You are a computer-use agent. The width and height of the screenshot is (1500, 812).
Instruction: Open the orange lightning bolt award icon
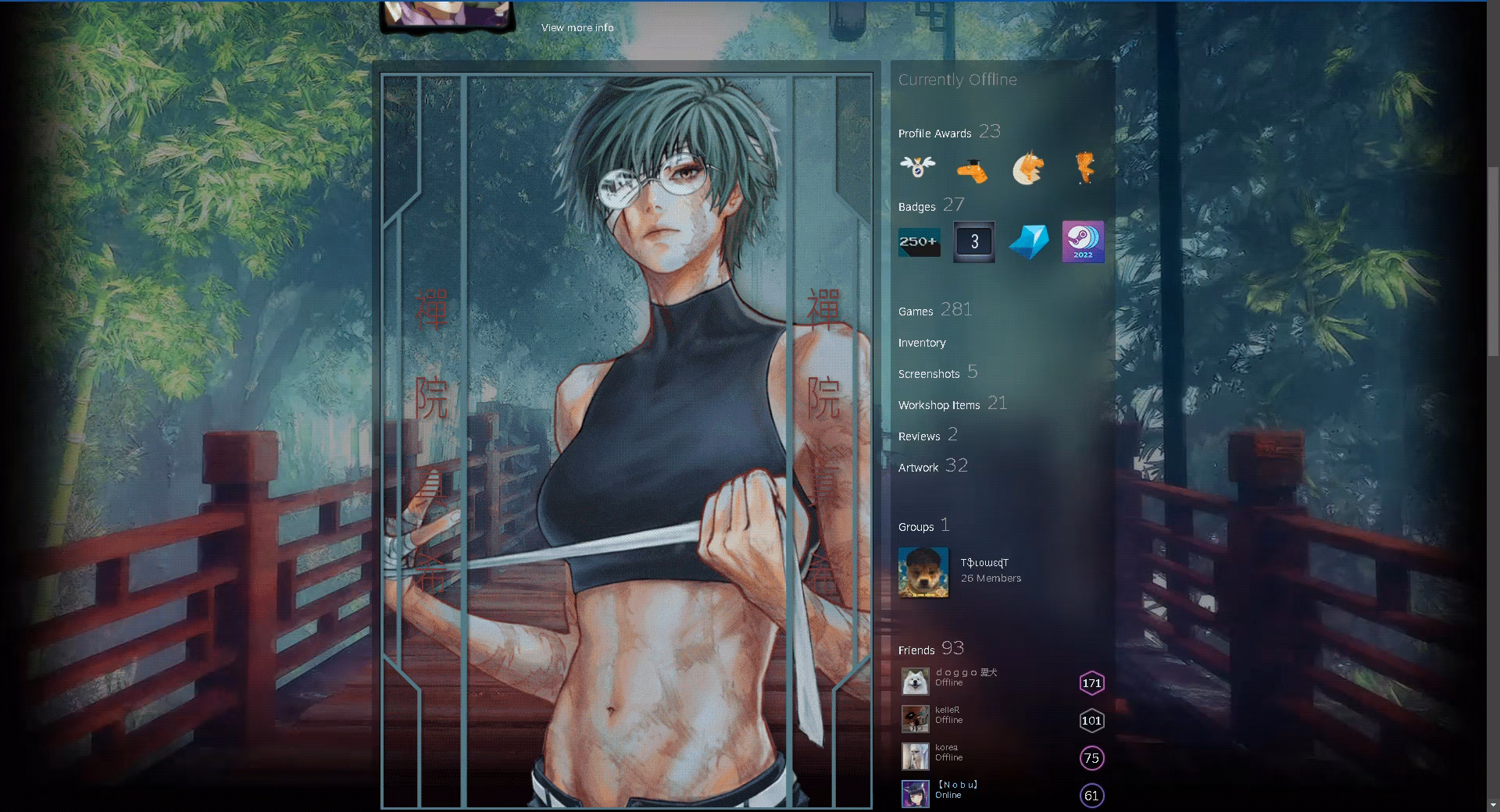1085,169
